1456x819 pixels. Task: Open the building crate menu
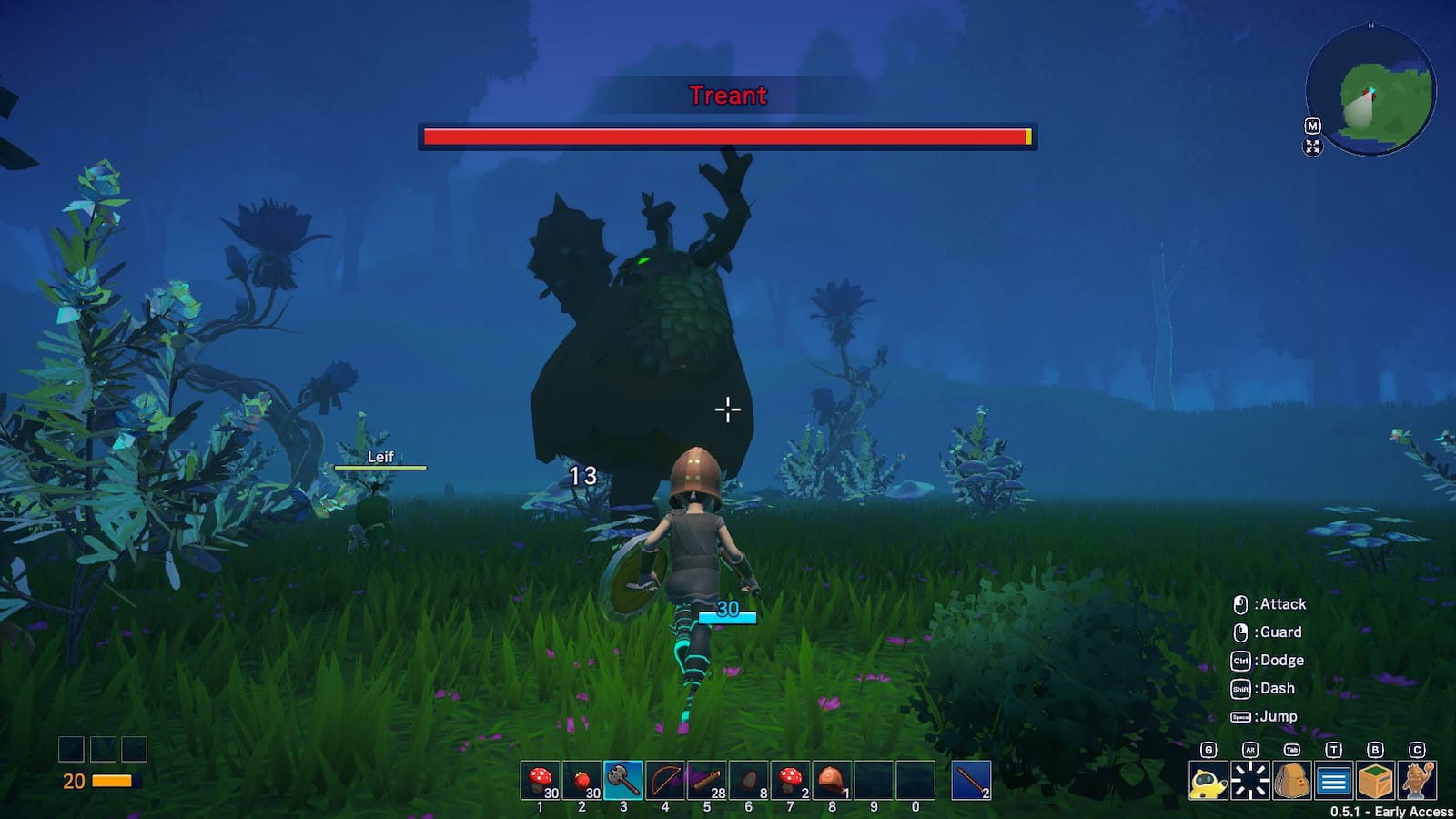[x=1376, y=781]
